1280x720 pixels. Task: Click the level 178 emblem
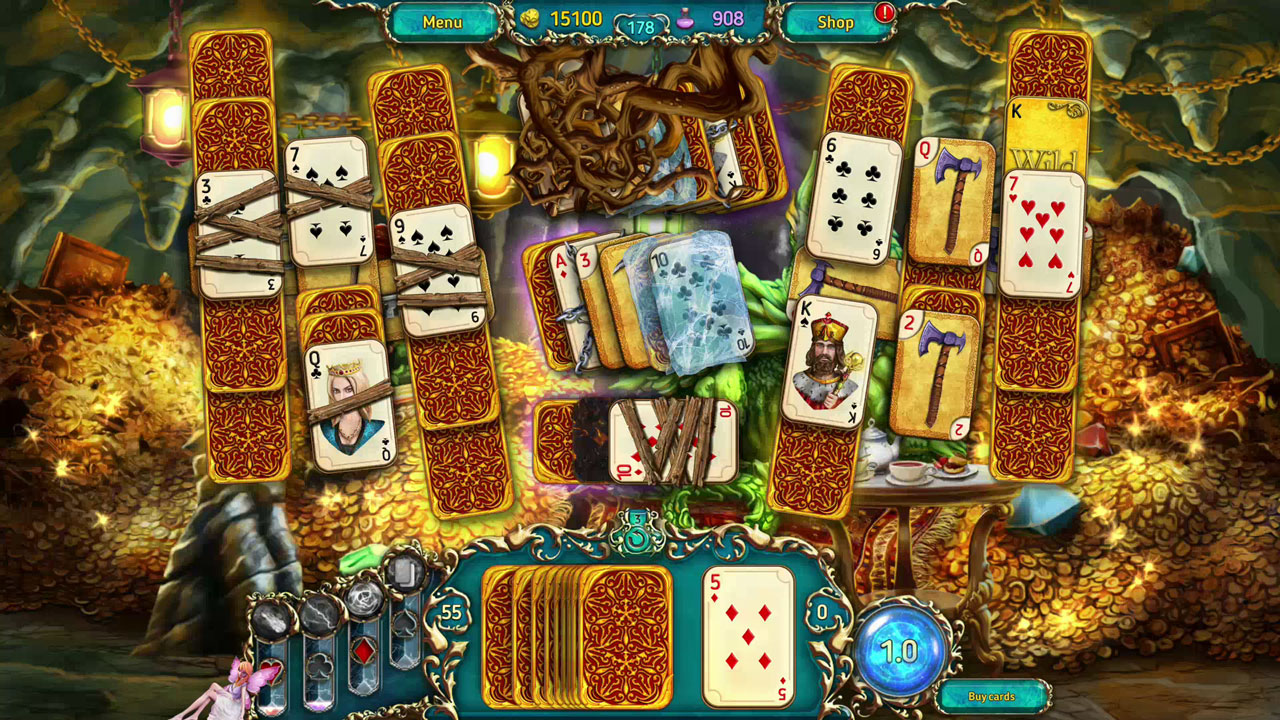point(640,24)
